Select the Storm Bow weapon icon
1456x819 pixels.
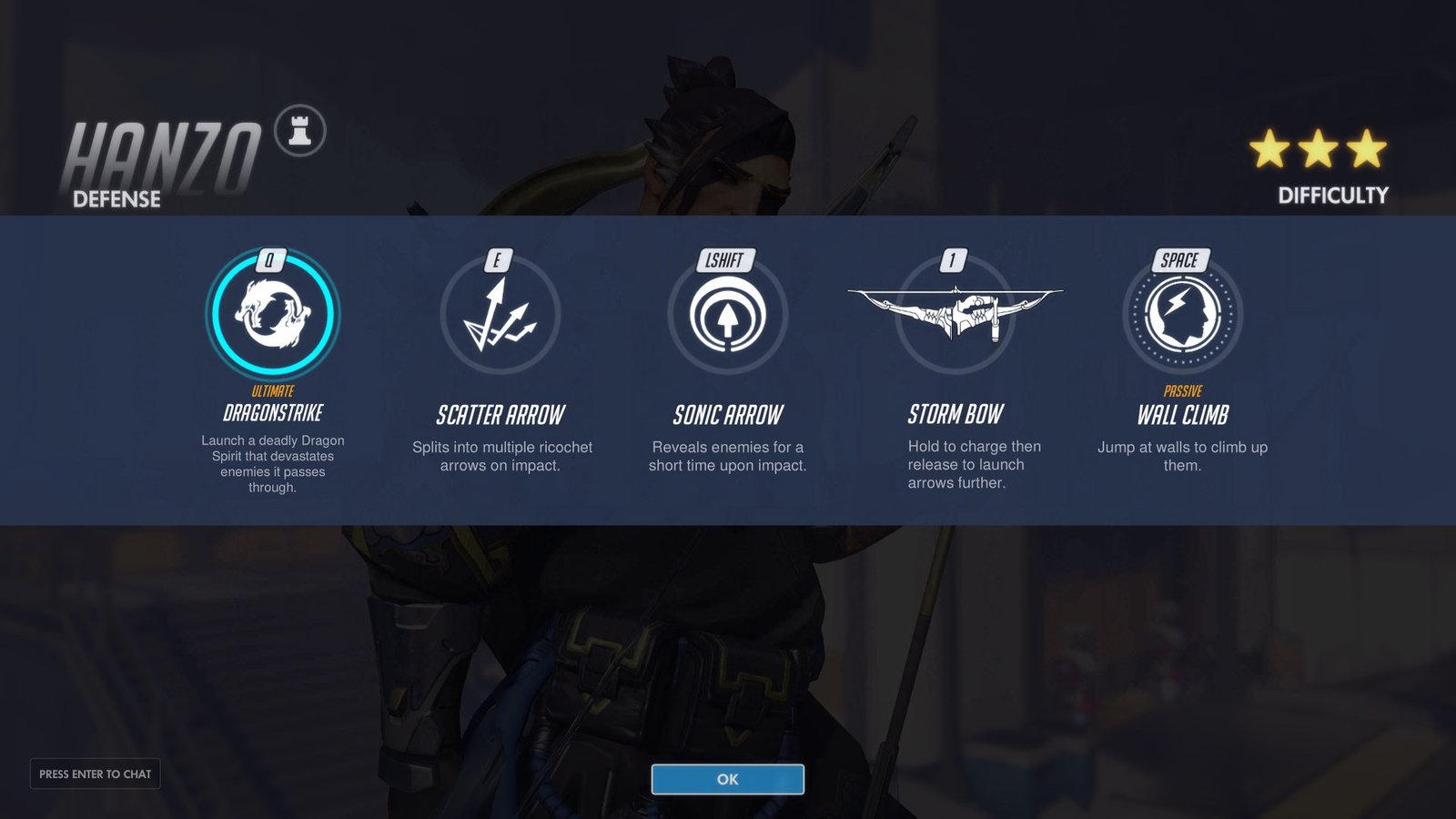pos(955,314)
